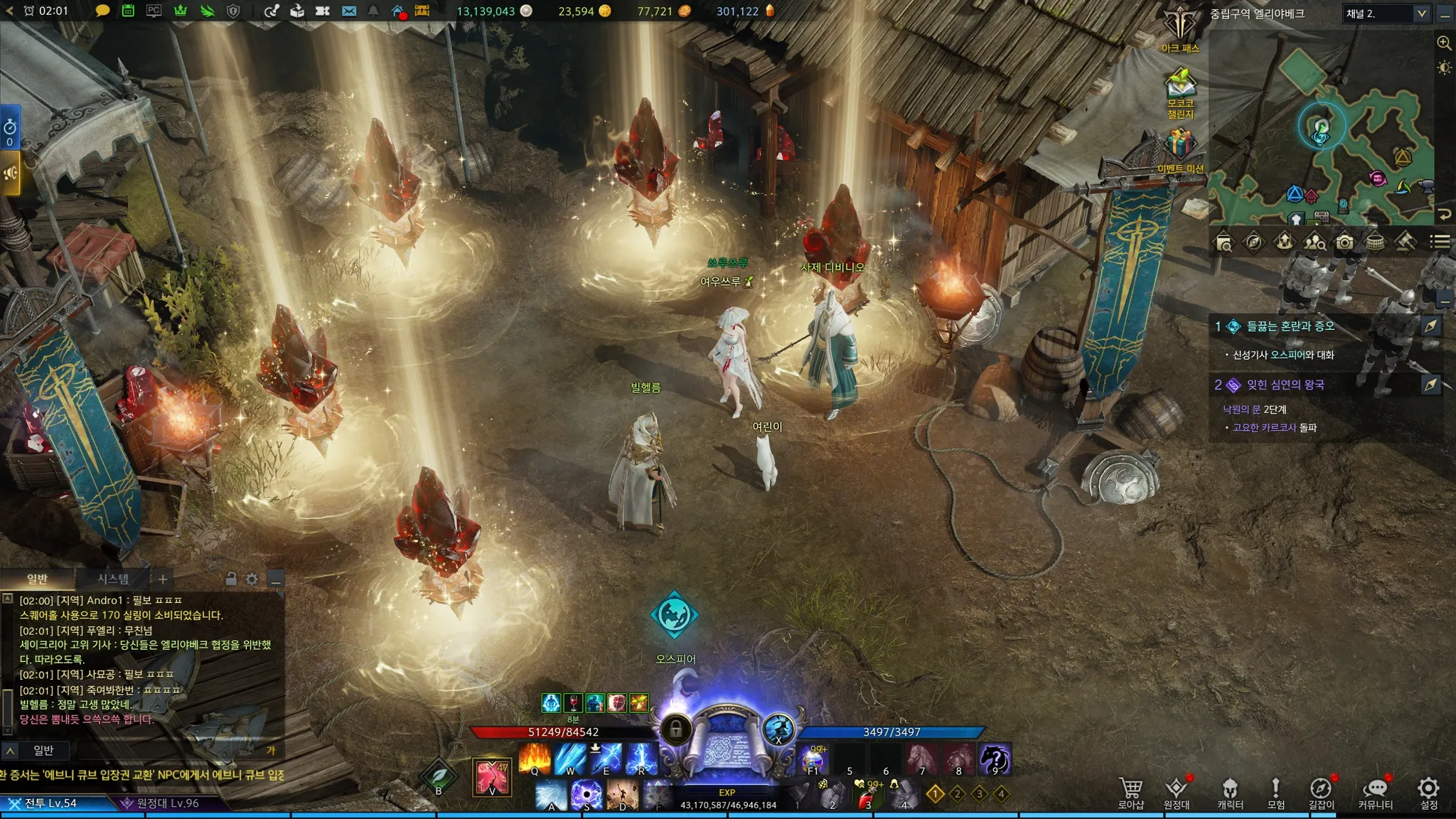Screen dimensions: 1456x819
Task: Select the 잊힌 심연의 왕국 quest tracker entry
Action: [x=1285, y=385]
